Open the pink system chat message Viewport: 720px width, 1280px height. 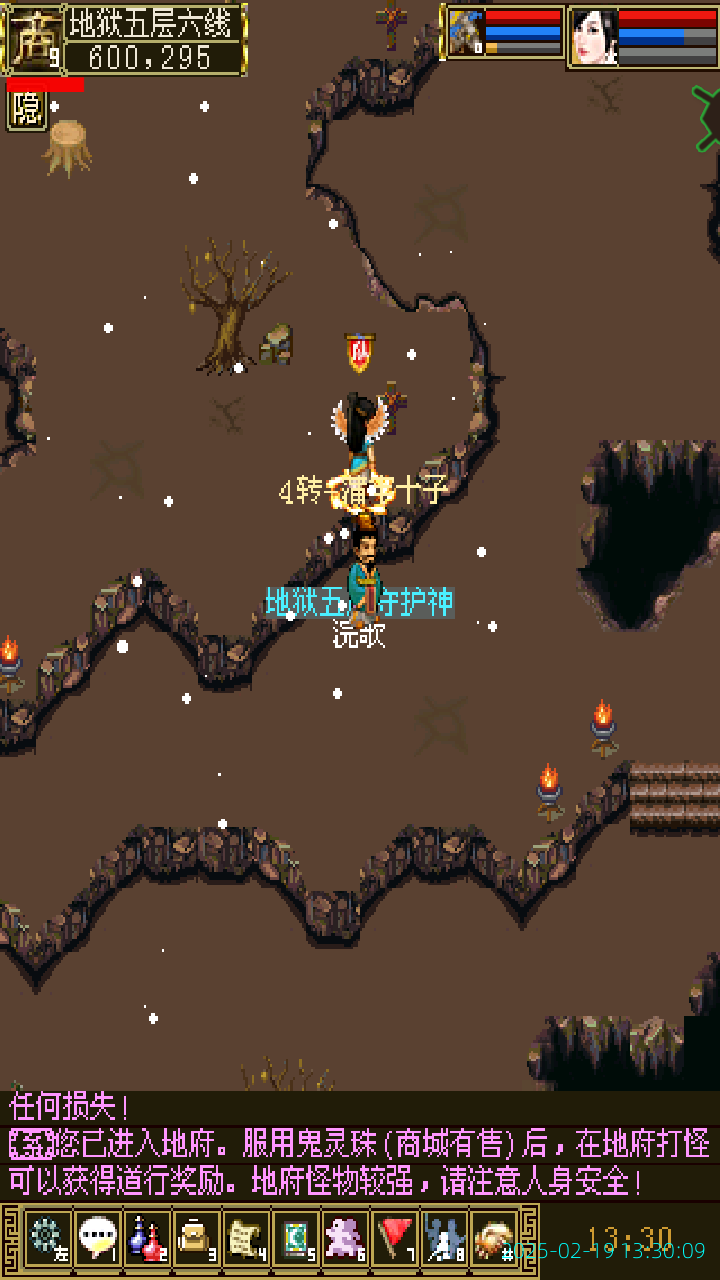point(360,1162)
